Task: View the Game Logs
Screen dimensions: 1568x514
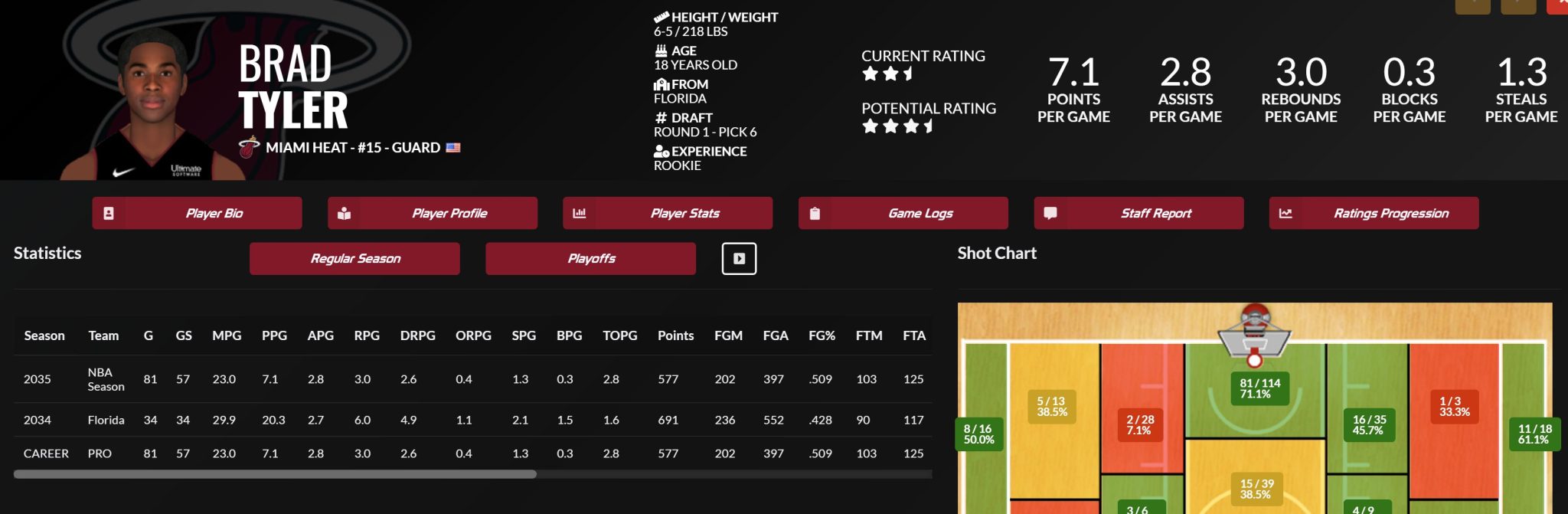Action: [903, 213]
